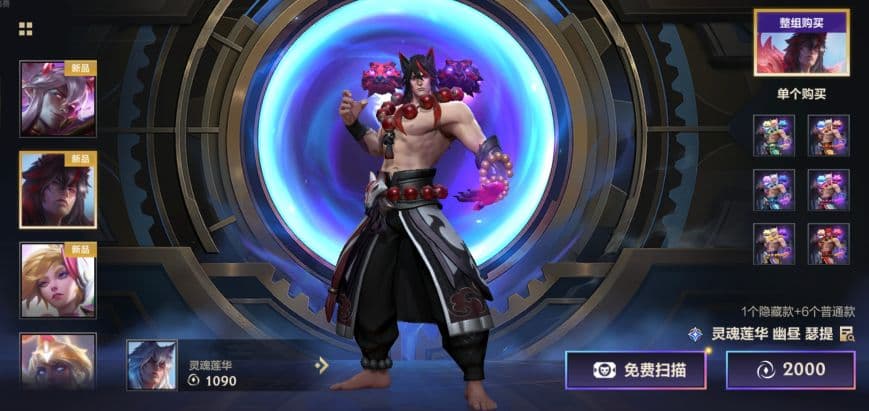Open the 灵魂莲华 1090 skin offer

215,365
